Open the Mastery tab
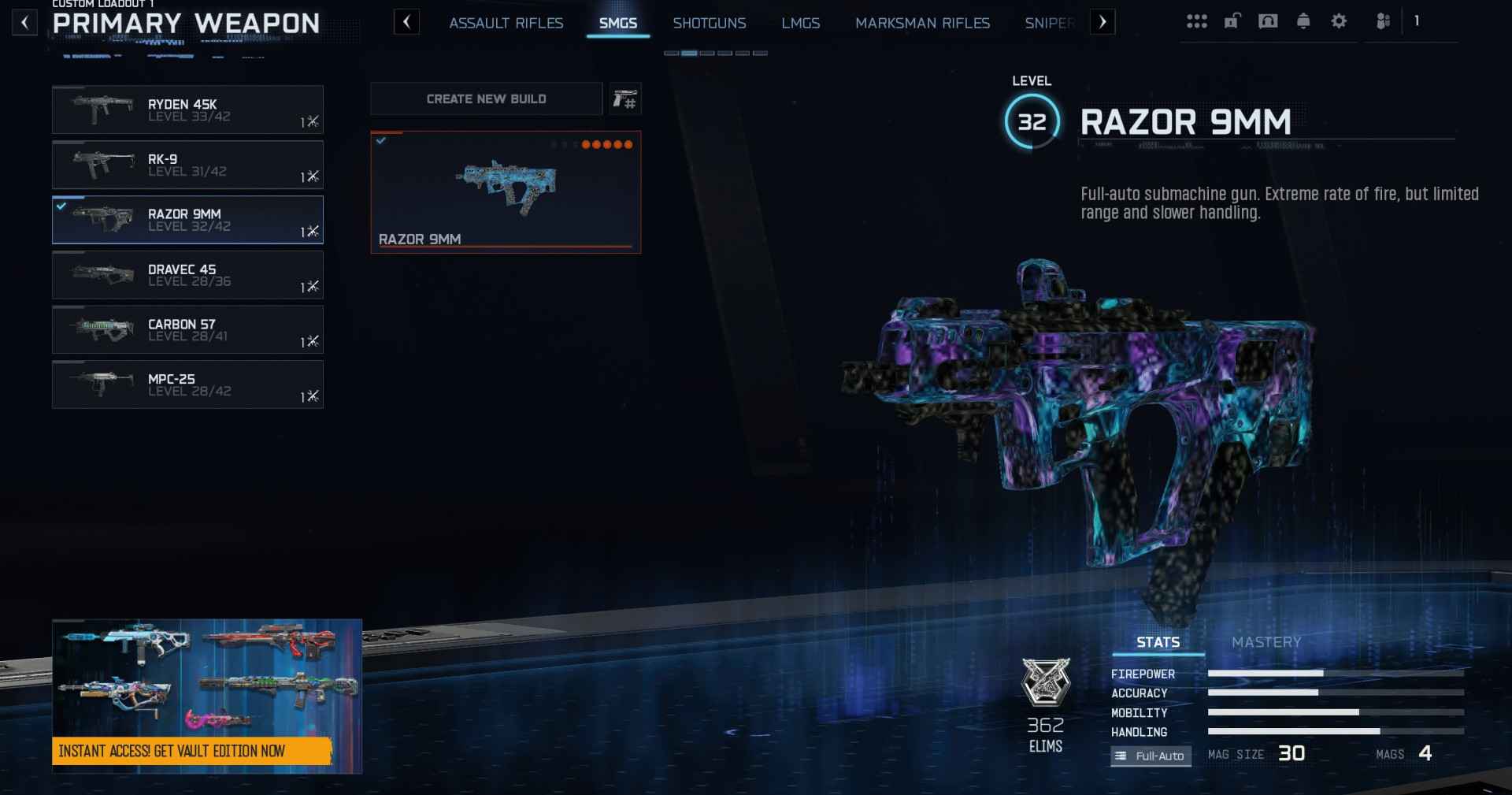 tap(1266, 643)
